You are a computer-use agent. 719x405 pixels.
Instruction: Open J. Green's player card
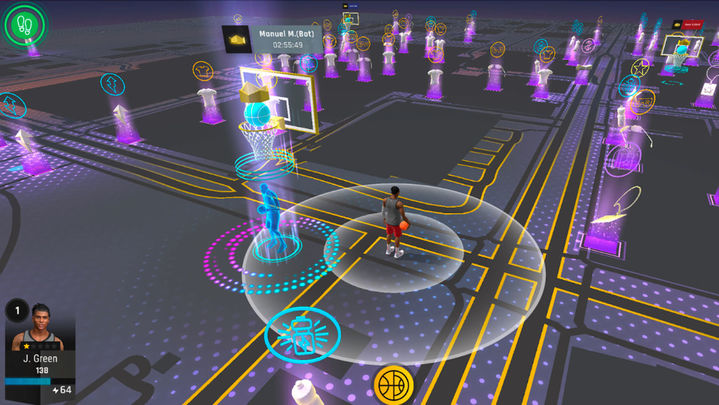point(39,347)
